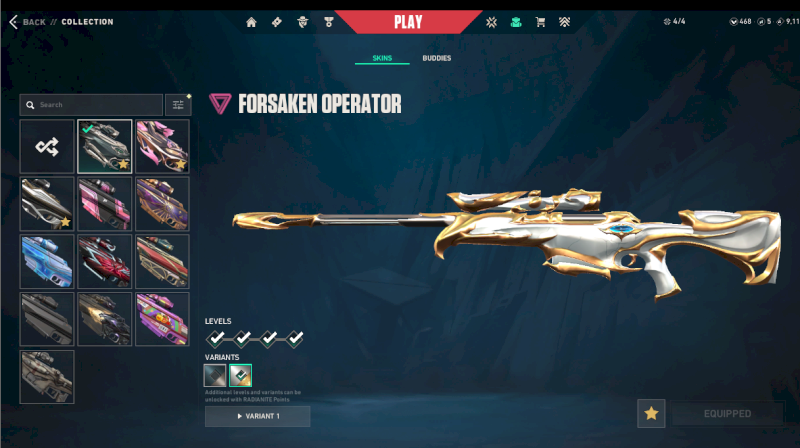Open the store shopping cart icon

point(541,22)
